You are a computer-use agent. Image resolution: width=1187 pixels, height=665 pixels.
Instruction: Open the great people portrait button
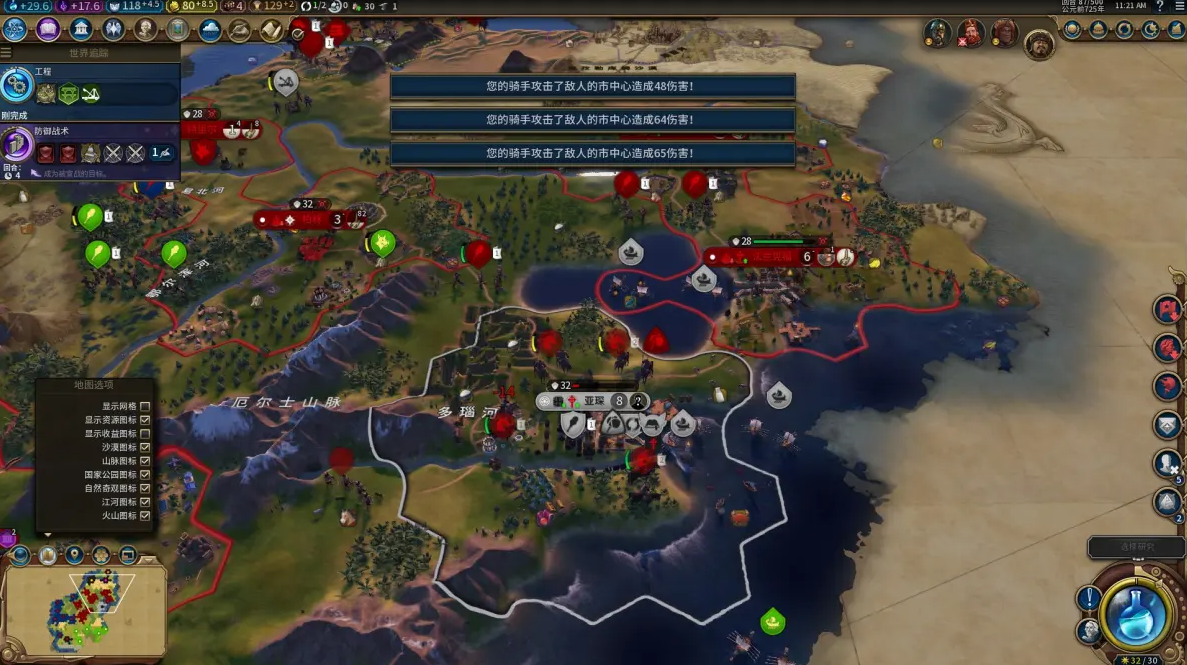[x=146, y=29]
